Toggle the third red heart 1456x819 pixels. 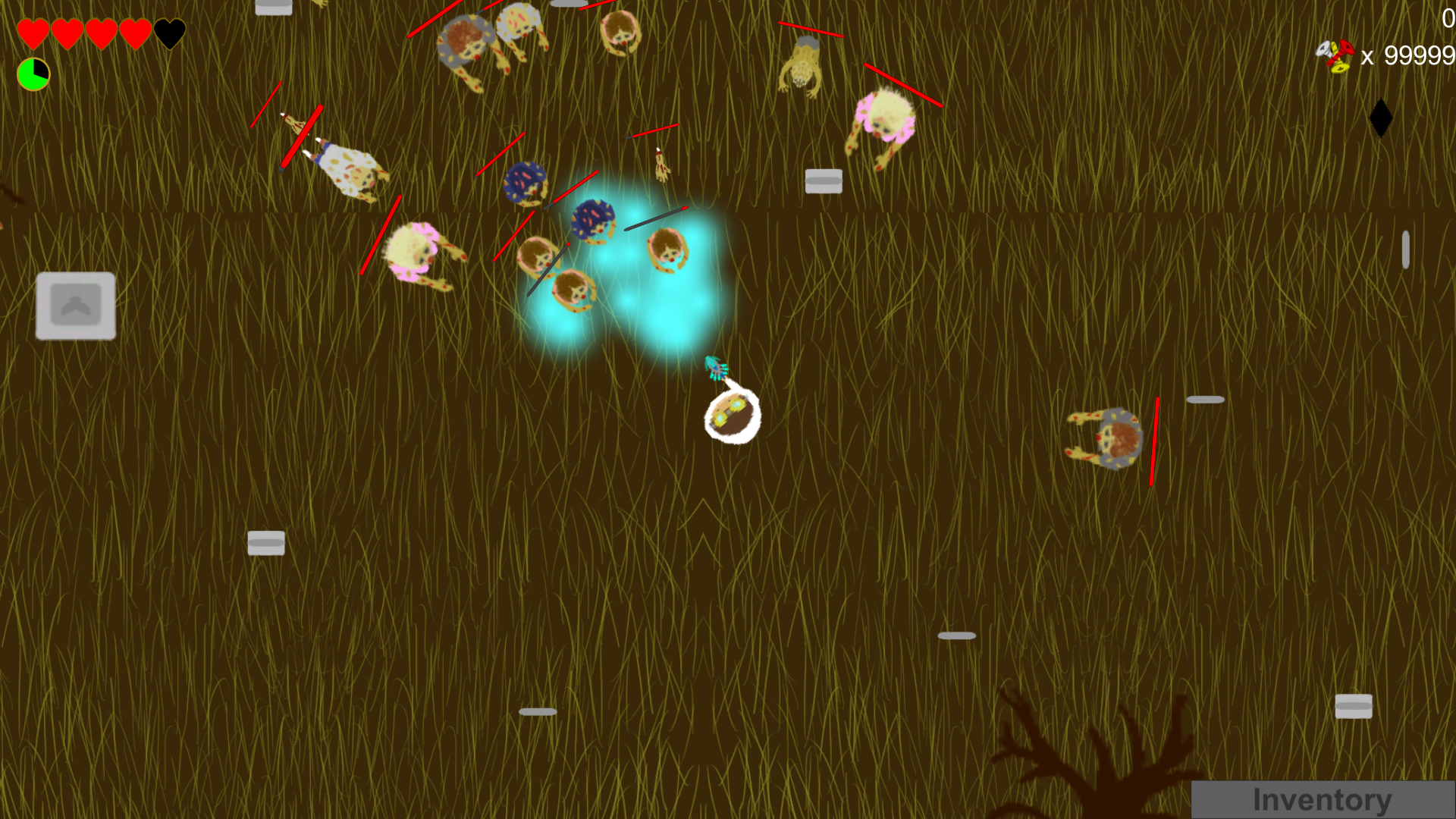tap(100, 33)
